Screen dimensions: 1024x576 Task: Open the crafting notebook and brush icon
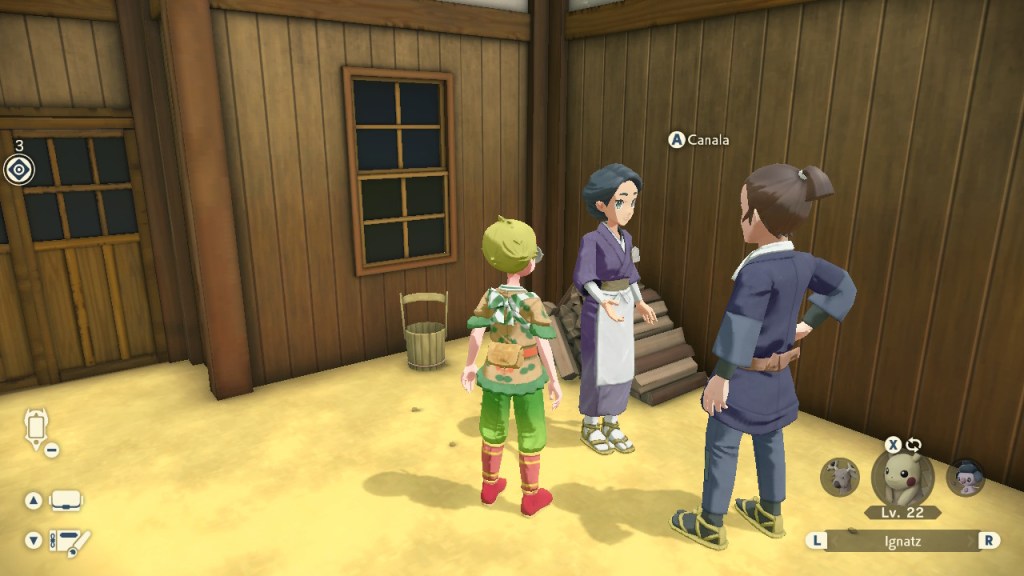click(x=70, y=541)
